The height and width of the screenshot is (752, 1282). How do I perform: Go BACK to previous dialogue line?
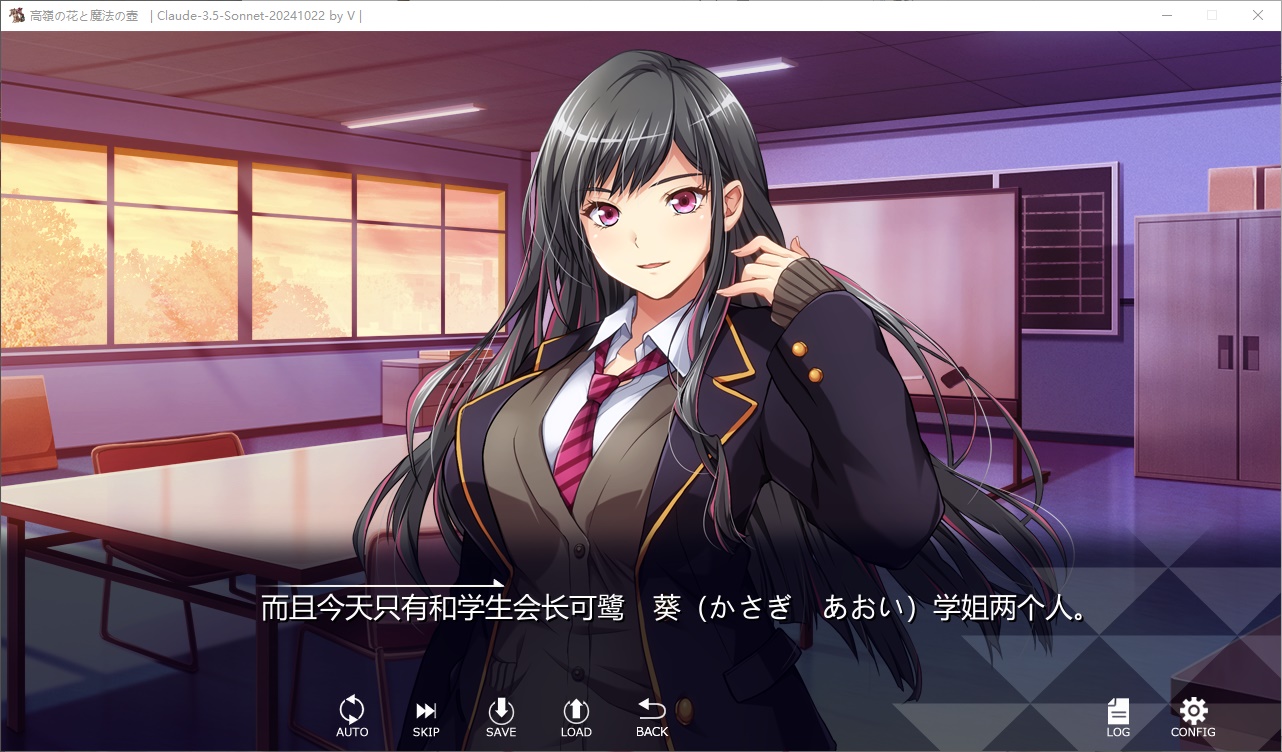[652, 716]
